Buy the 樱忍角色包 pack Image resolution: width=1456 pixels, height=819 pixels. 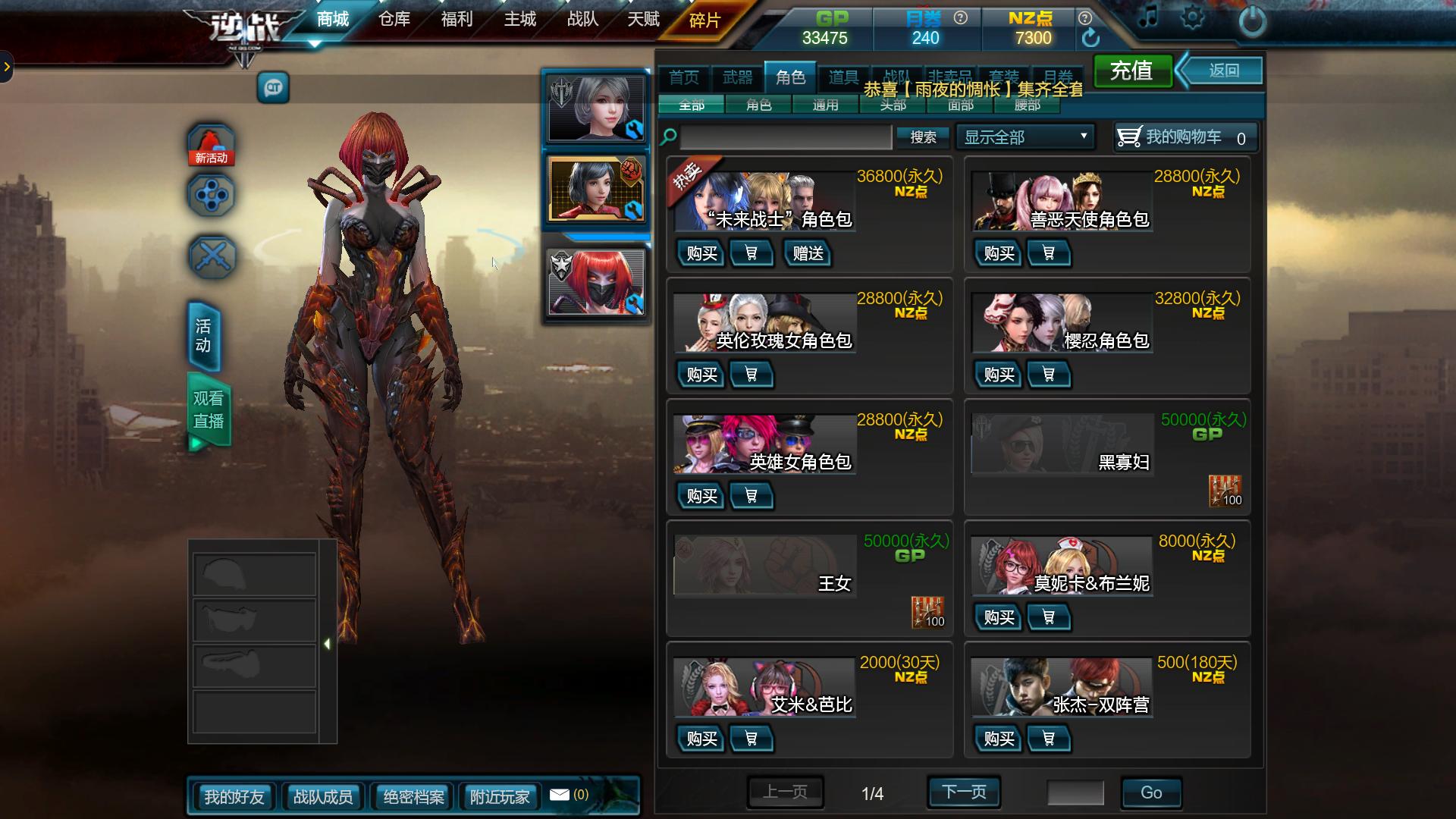[x=999, y=375]
